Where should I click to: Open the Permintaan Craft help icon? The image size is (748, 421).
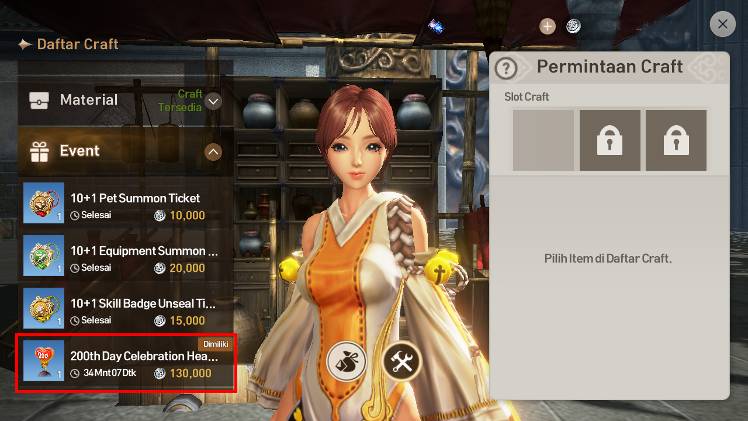click(x=508, y=68)
